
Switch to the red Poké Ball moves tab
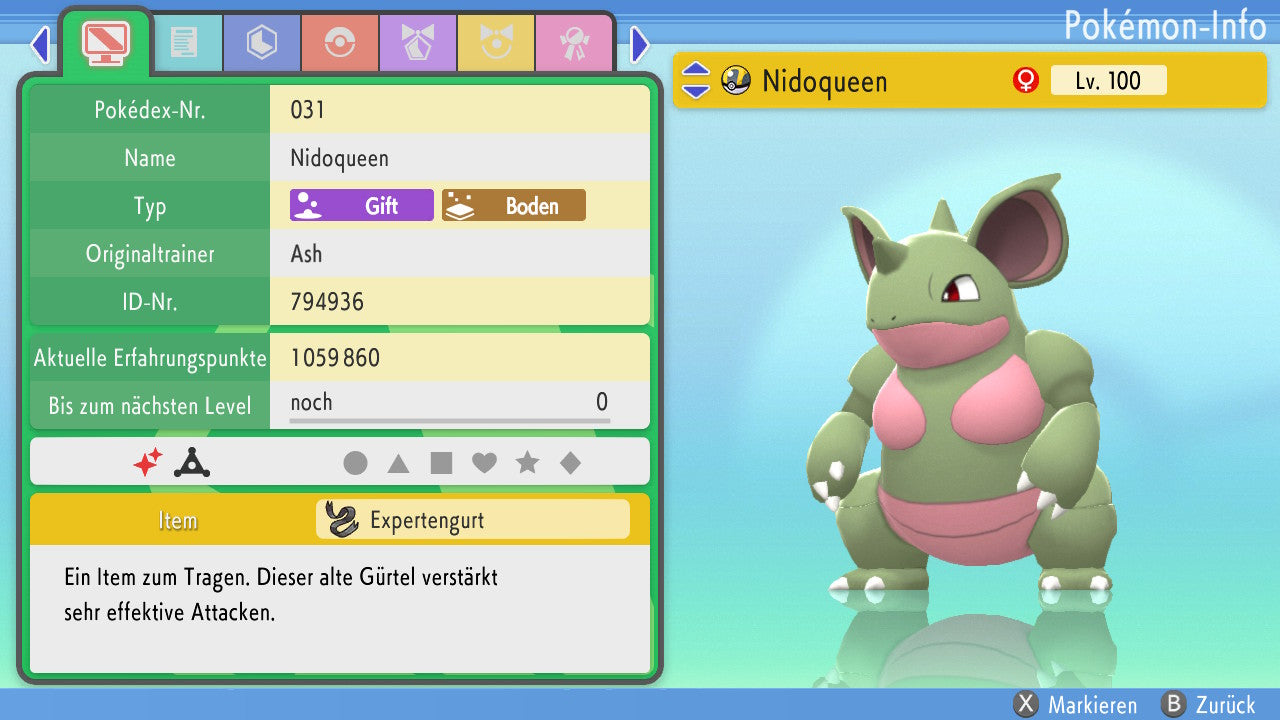pyautogui.click(x=340, y=43)
